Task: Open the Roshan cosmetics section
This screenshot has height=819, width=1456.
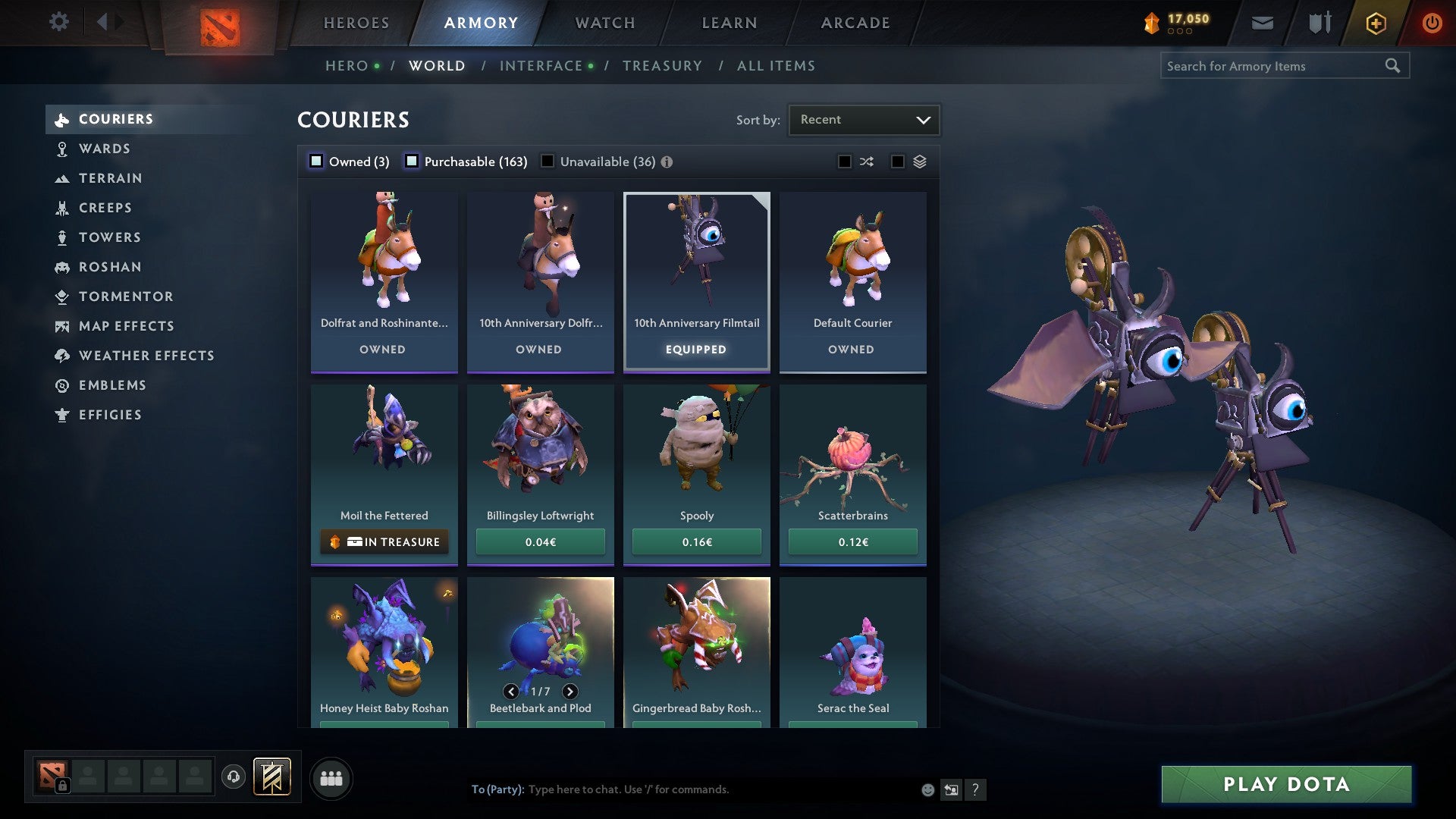Action: tap(111, 267)
